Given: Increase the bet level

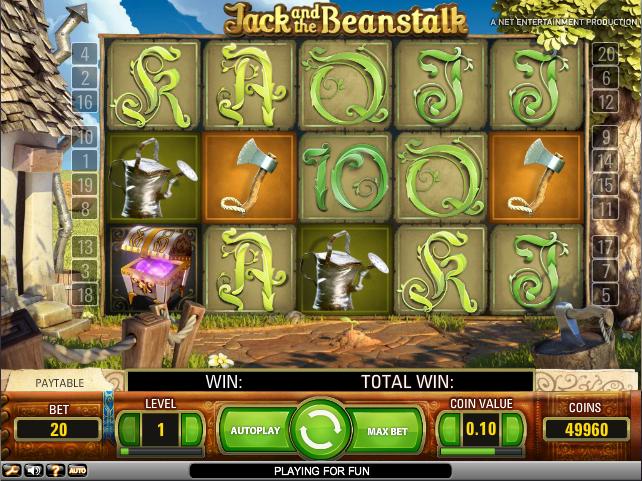Looking at the screenshot, I should [193, 430].
